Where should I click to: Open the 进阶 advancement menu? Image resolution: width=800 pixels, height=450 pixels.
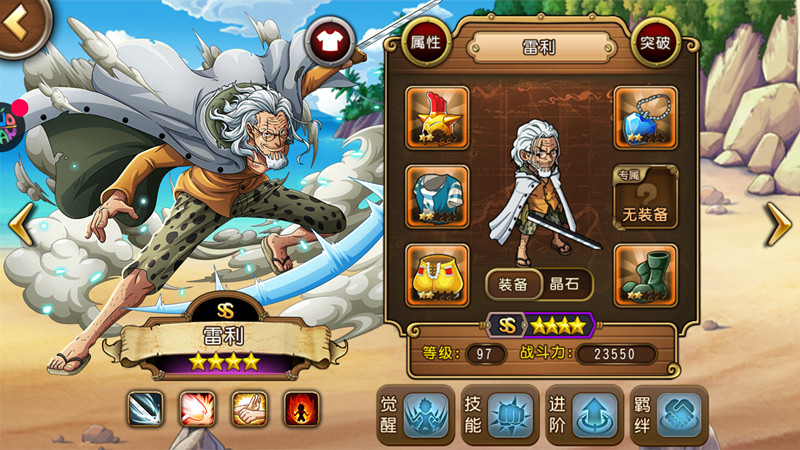pos(582,413)
